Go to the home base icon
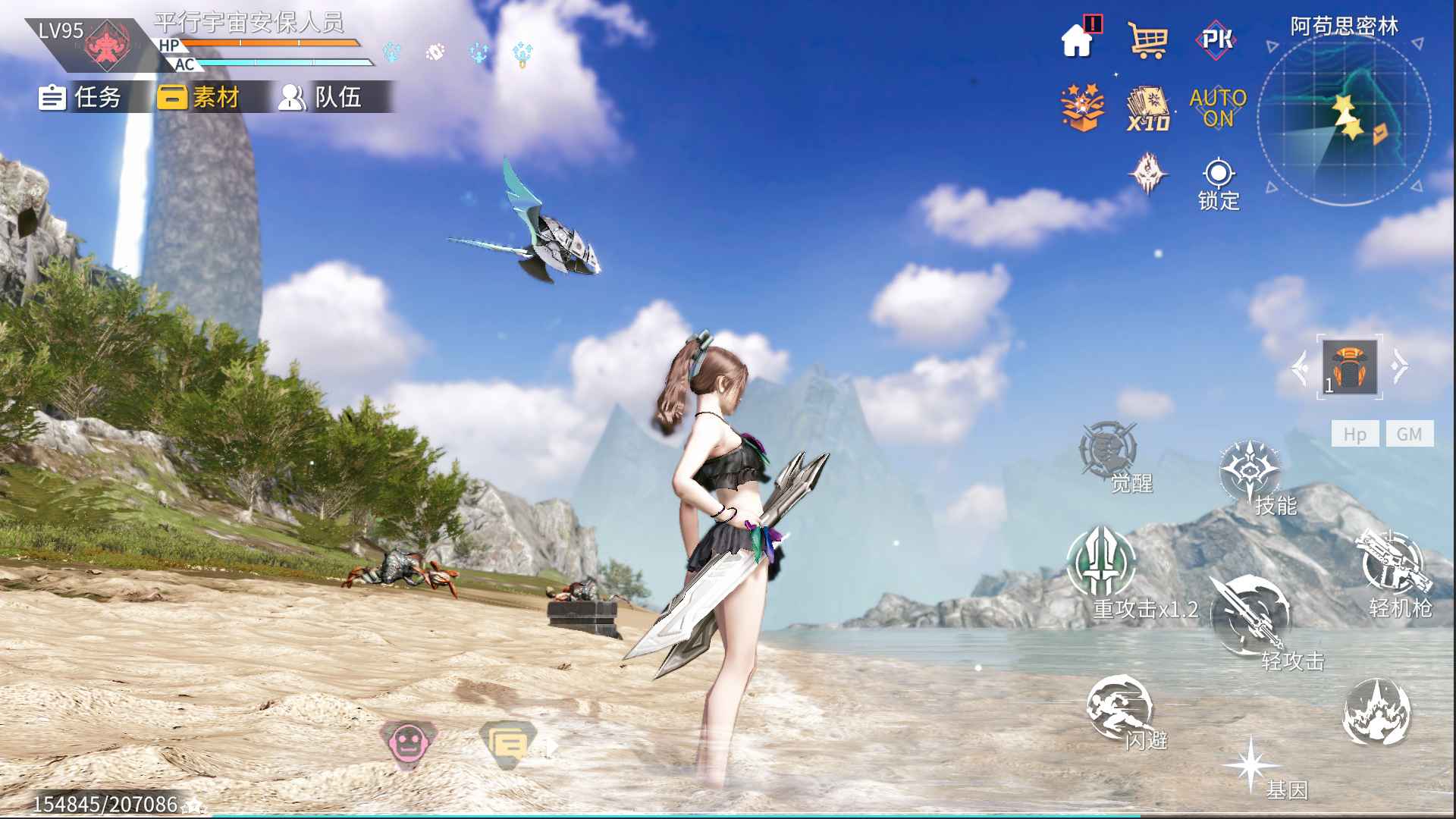Viewport: 1456px width, 819px height. point(1078,39)
